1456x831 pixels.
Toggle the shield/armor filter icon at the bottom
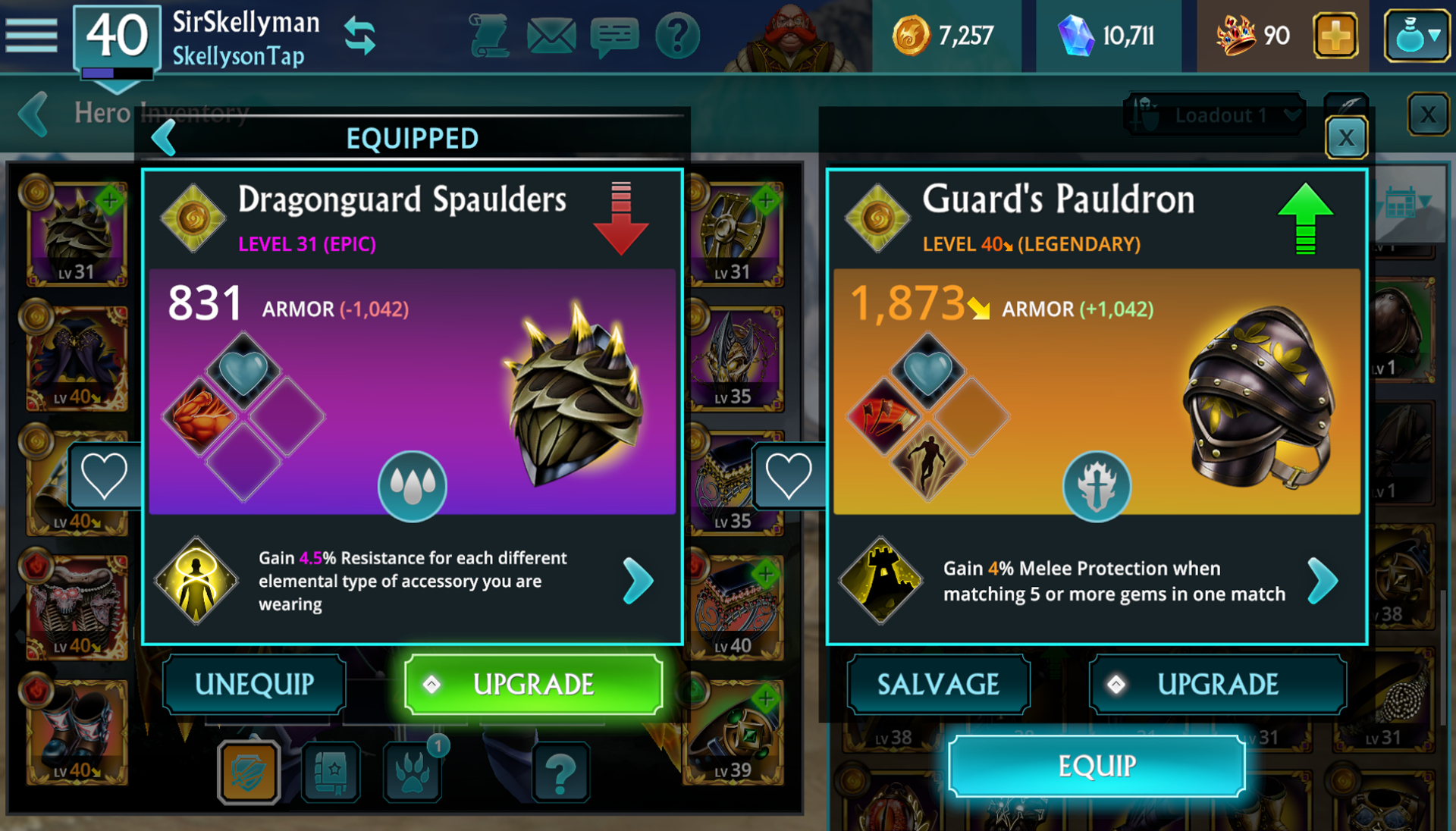pyautogui.click(x=249, y=771)
